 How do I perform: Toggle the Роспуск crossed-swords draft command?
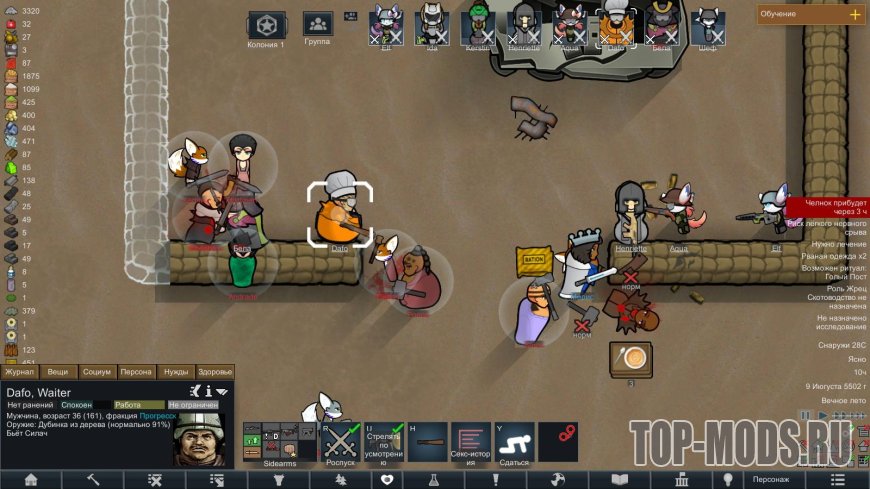pos(342,442)
